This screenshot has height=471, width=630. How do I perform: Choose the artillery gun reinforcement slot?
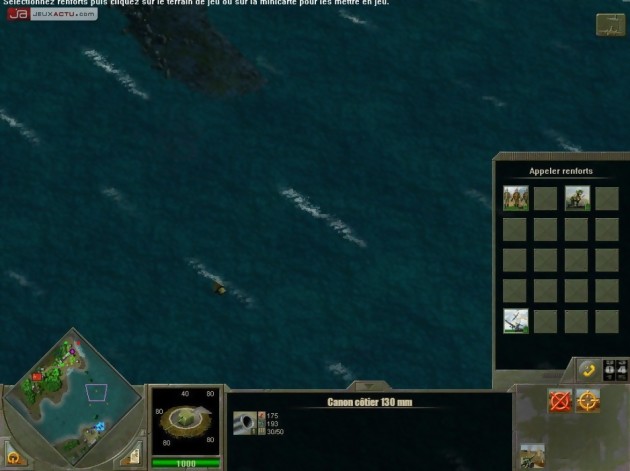pyautogui.click(x=578, y=198)
